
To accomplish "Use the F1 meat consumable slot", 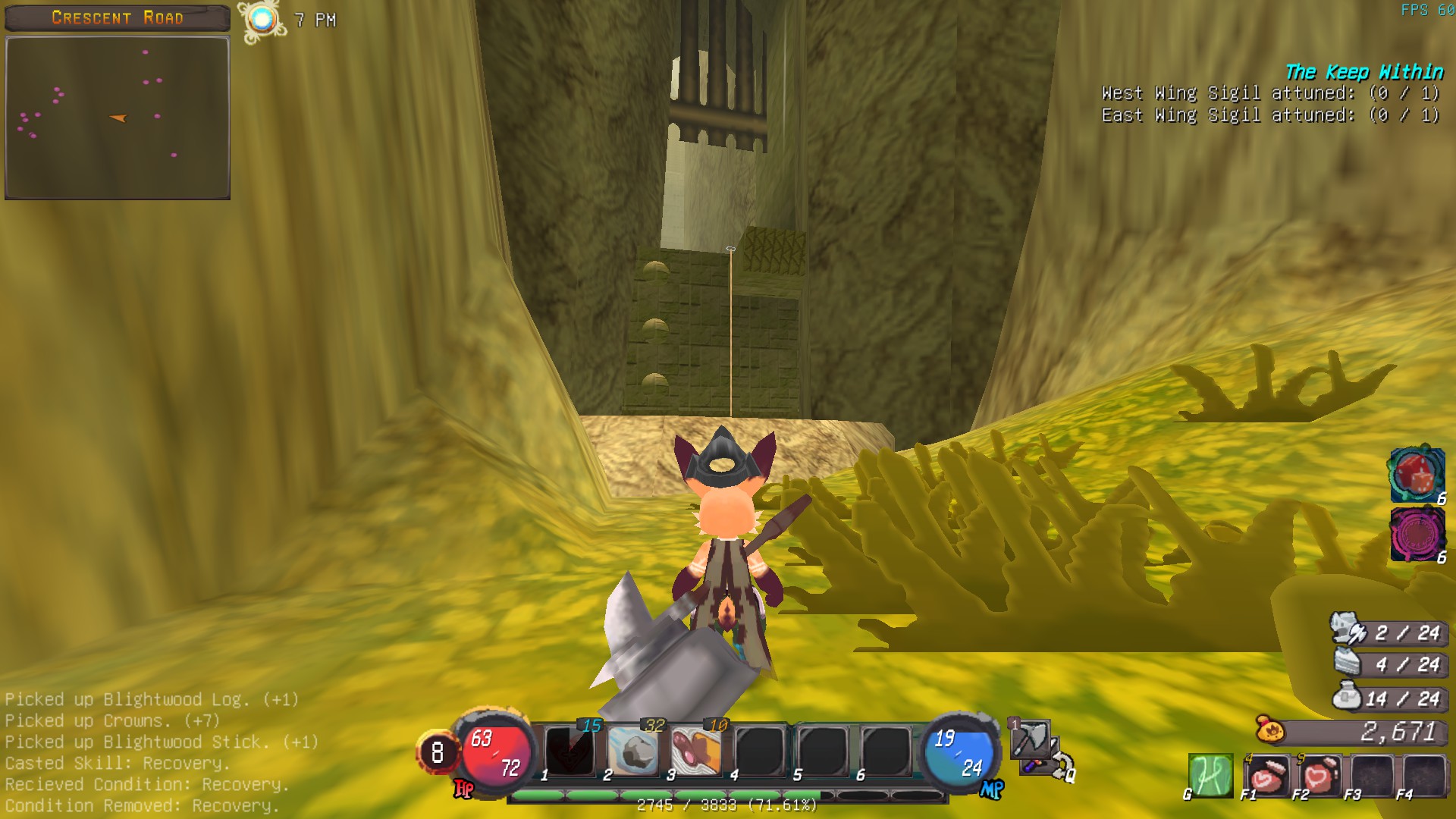I will point(1266,776).
